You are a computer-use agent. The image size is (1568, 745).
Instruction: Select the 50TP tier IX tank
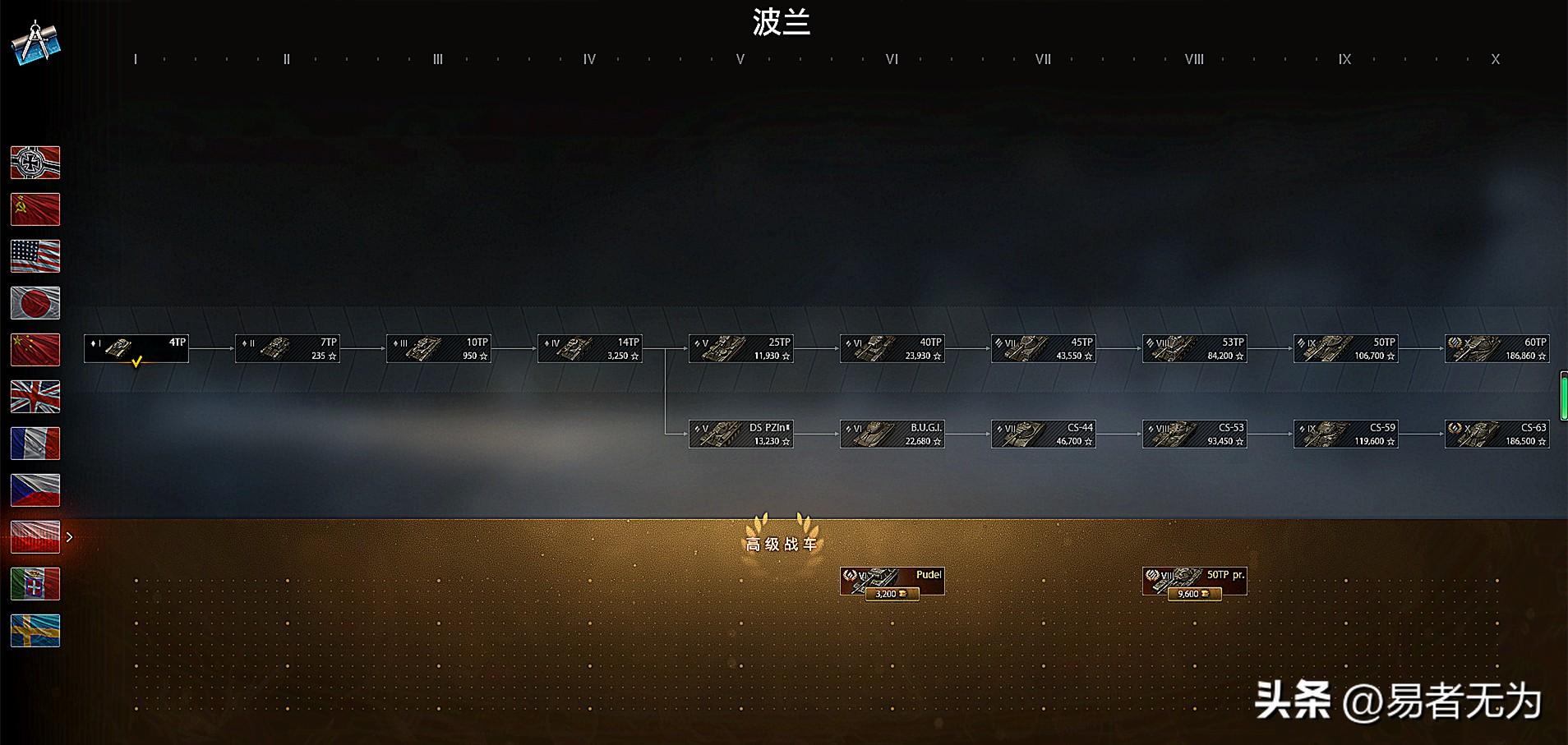pyautogui.click(x=1346, y=348)
